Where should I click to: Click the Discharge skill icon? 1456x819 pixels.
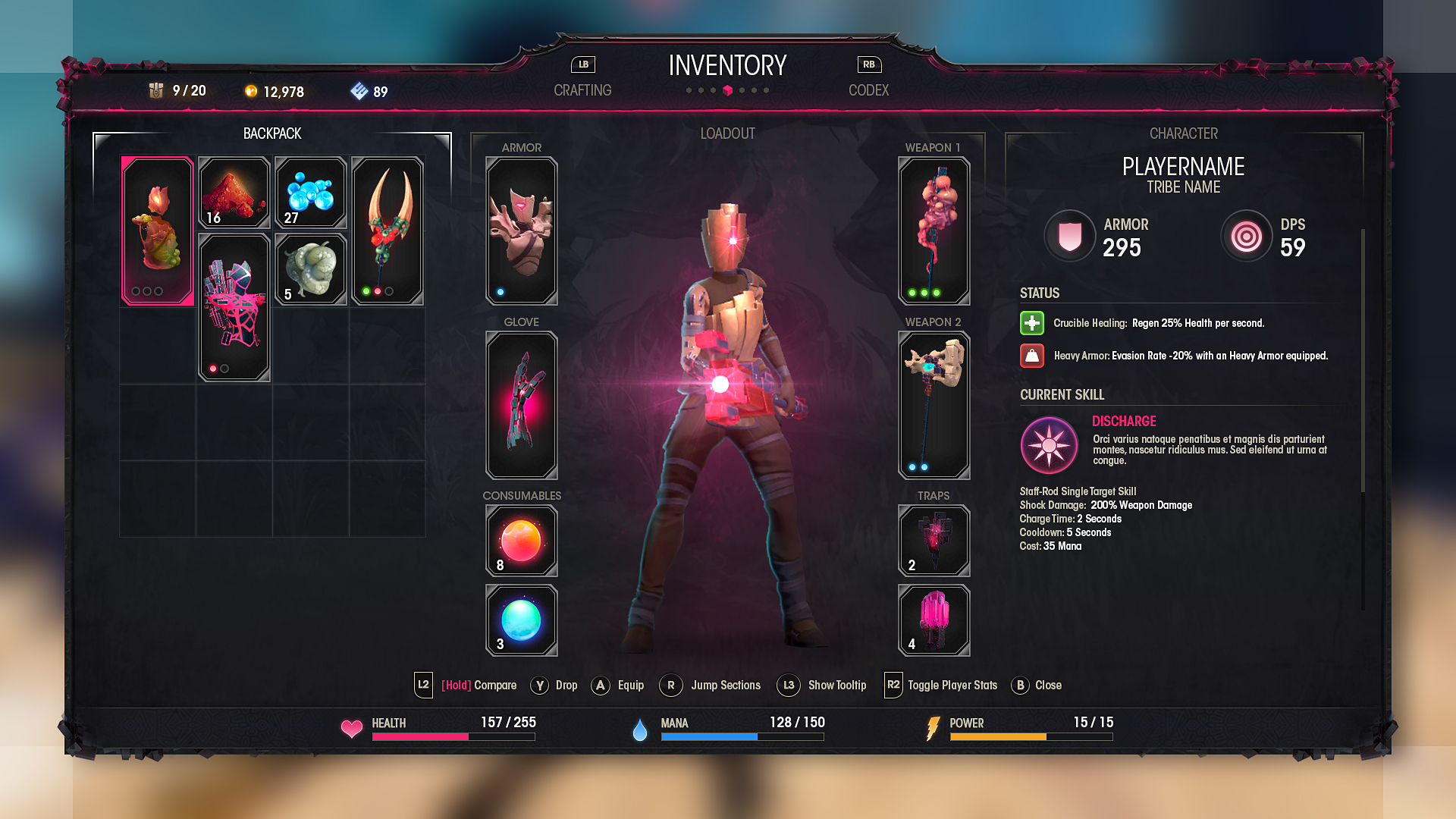pos(1049,445)
